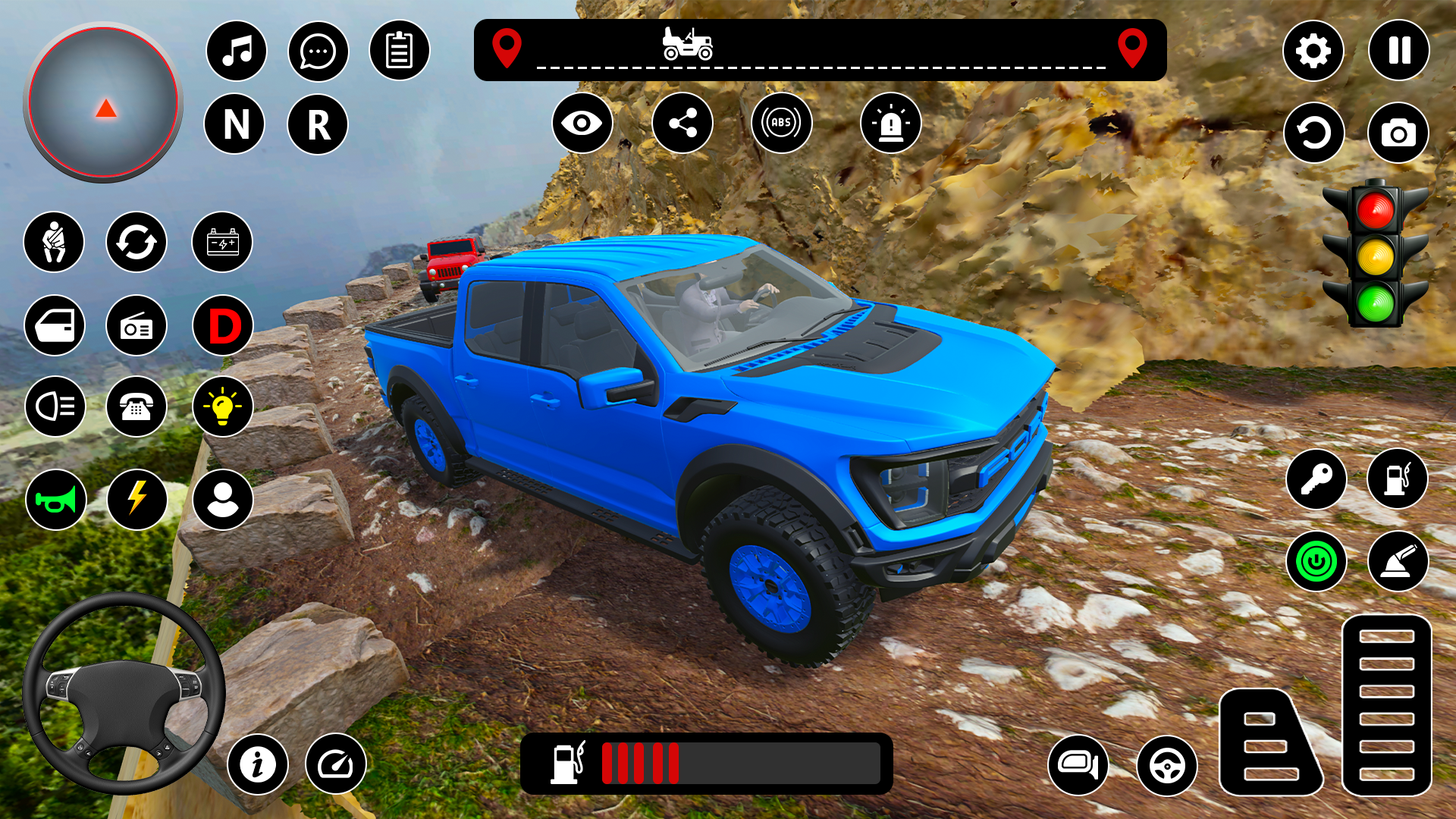Tap the battery indicator icon
1456x819 pixels.
click(x=223, y=242)
